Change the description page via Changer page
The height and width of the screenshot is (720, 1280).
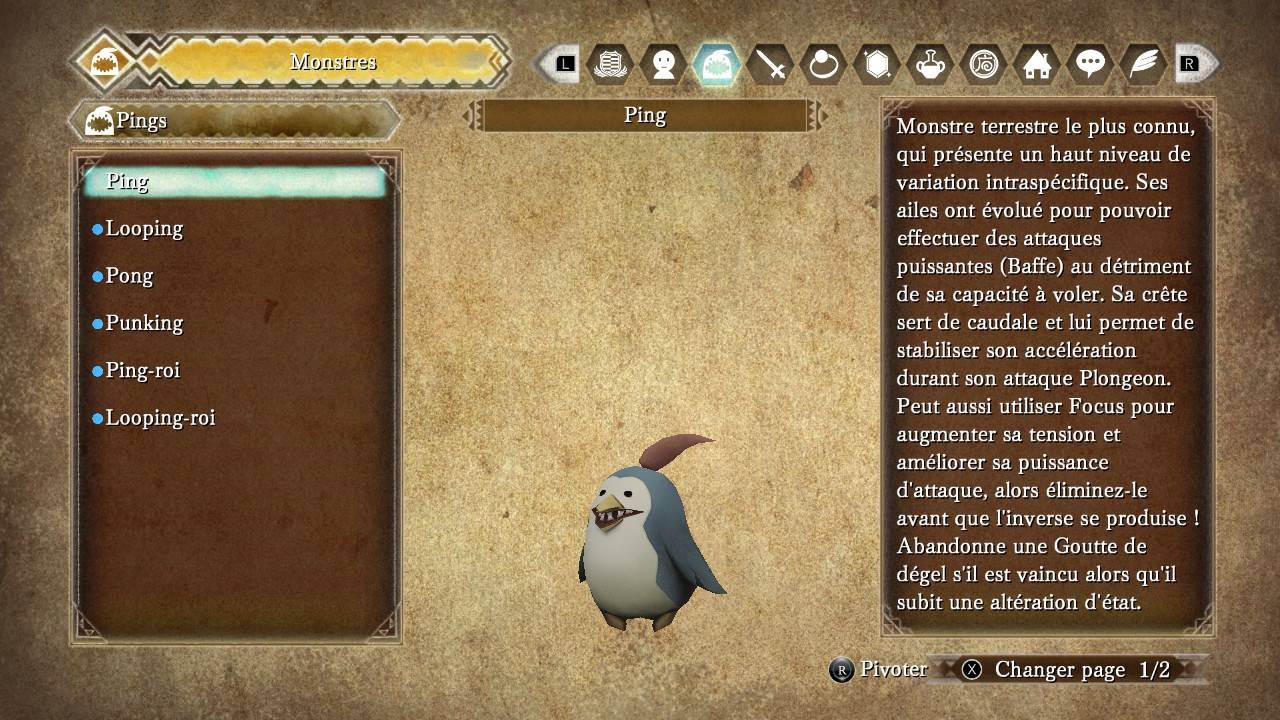(x=1059, y=670)
